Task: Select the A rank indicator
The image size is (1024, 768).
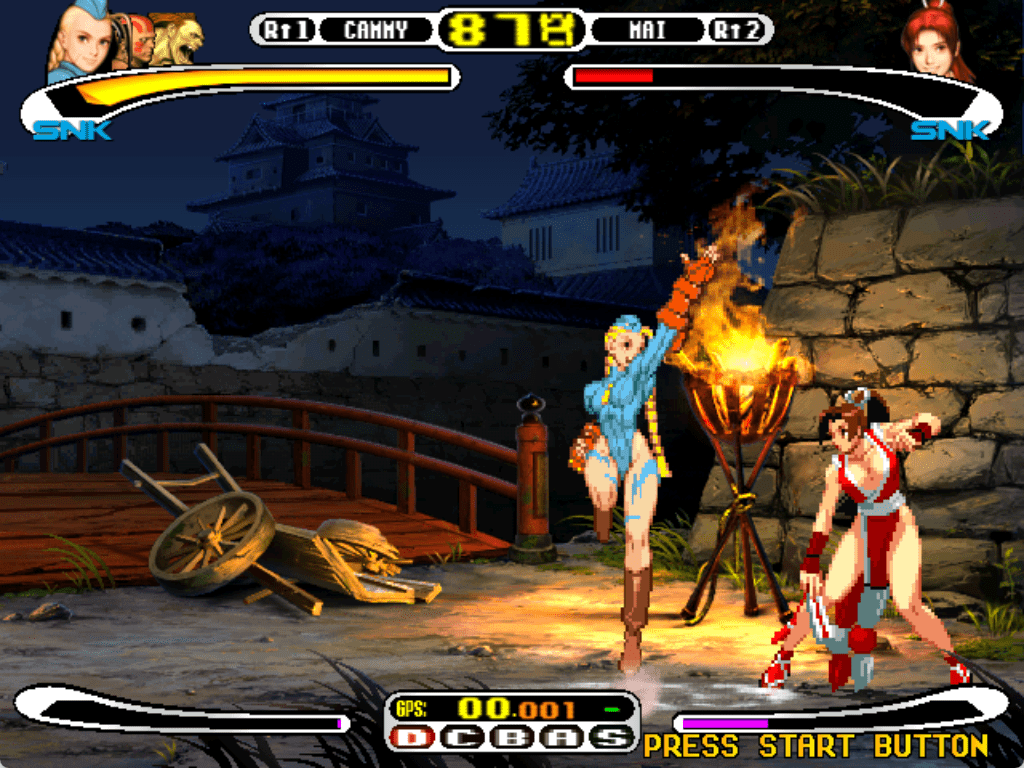Action: (x=562, y=738)
